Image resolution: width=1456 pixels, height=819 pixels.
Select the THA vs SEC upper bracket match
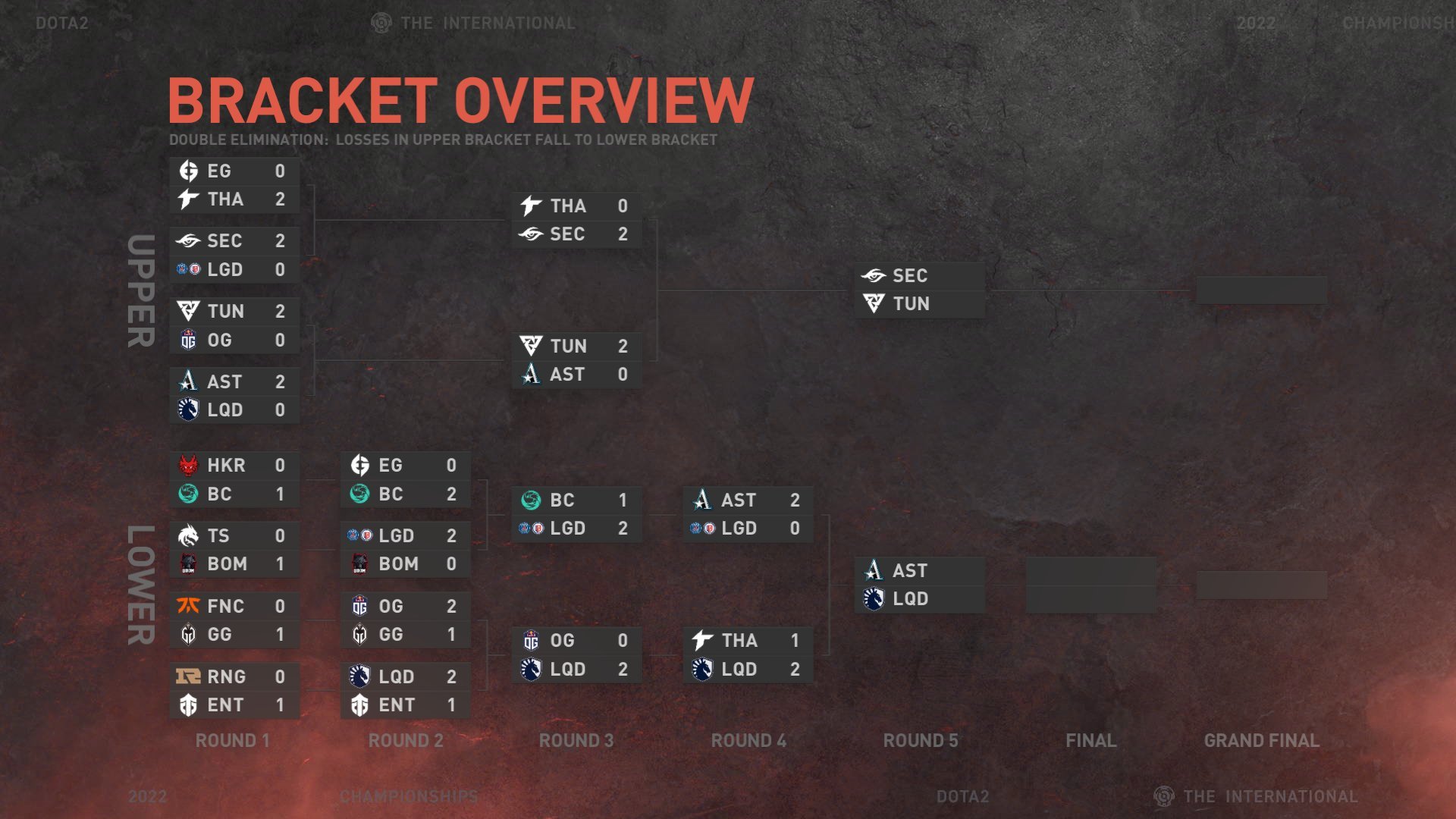pos(576,220)
